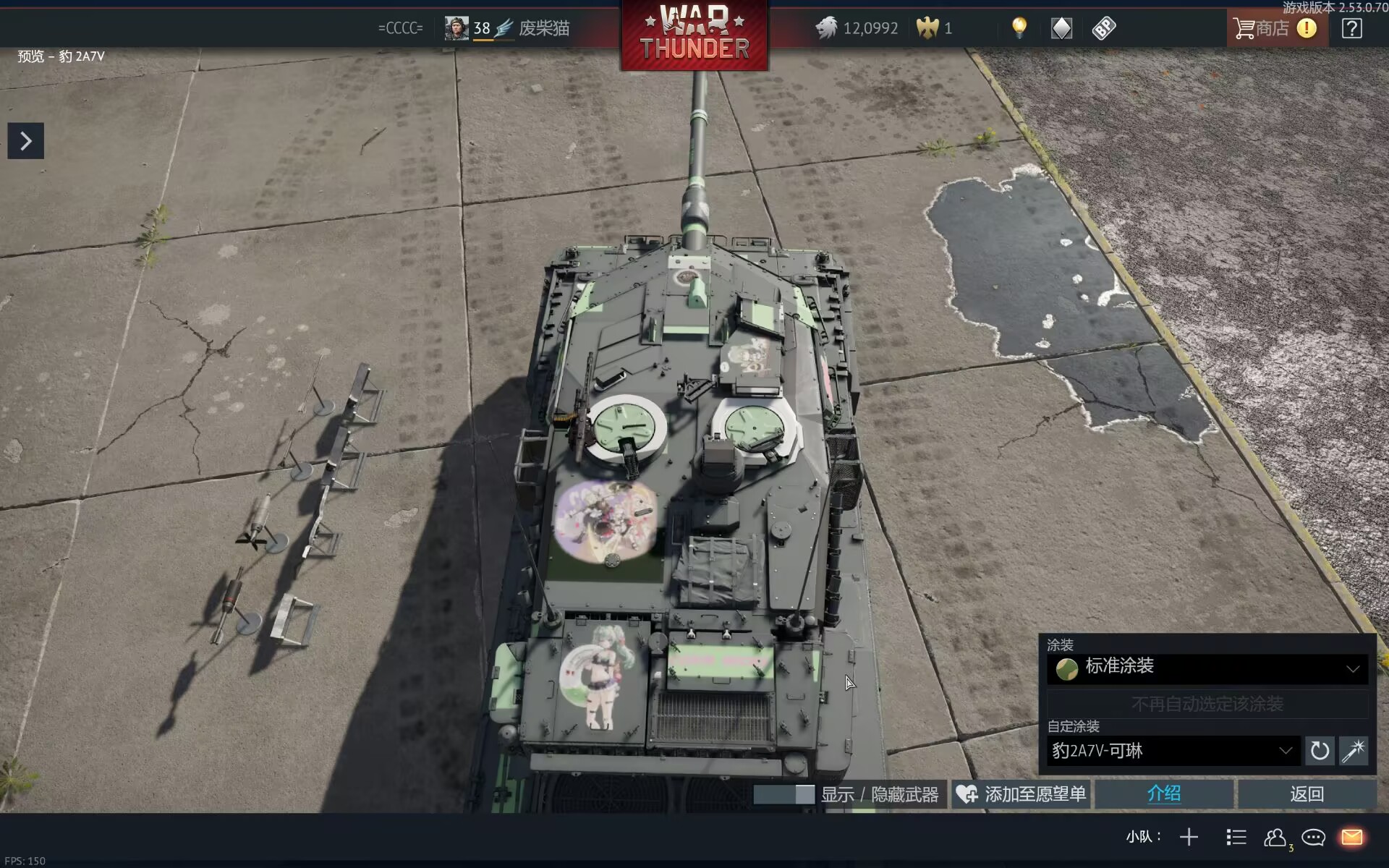The width and height of the screenshot is (1389, 868).
Task: Open the squad list icon
Action: pos(1236,838)
